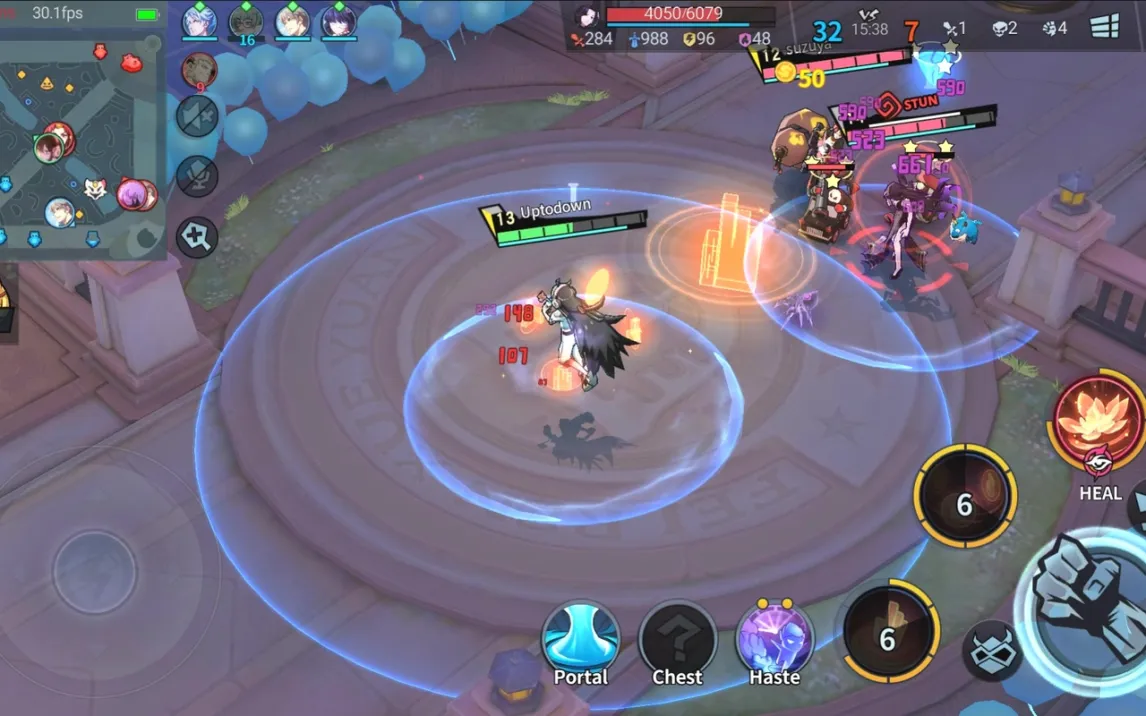Tap the horned mask icon near attack button
This screenshot has height=716, width=1146.
click(x=991, y=650)
